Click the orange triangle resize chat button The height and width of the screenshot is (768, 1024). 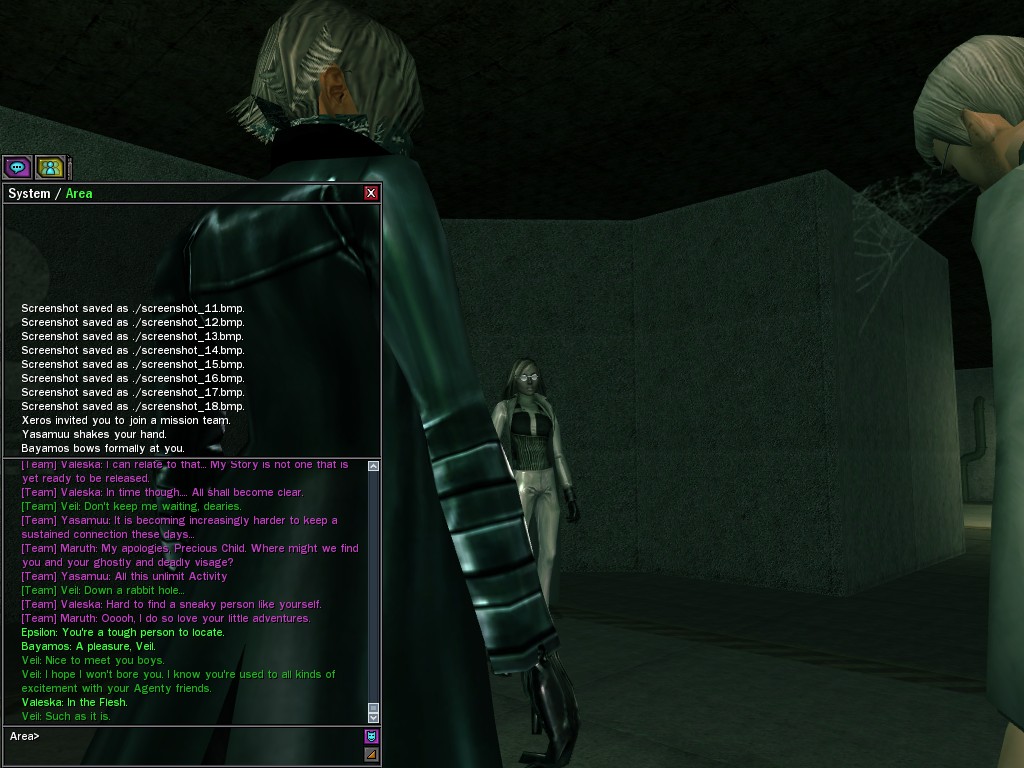[372, 754]
